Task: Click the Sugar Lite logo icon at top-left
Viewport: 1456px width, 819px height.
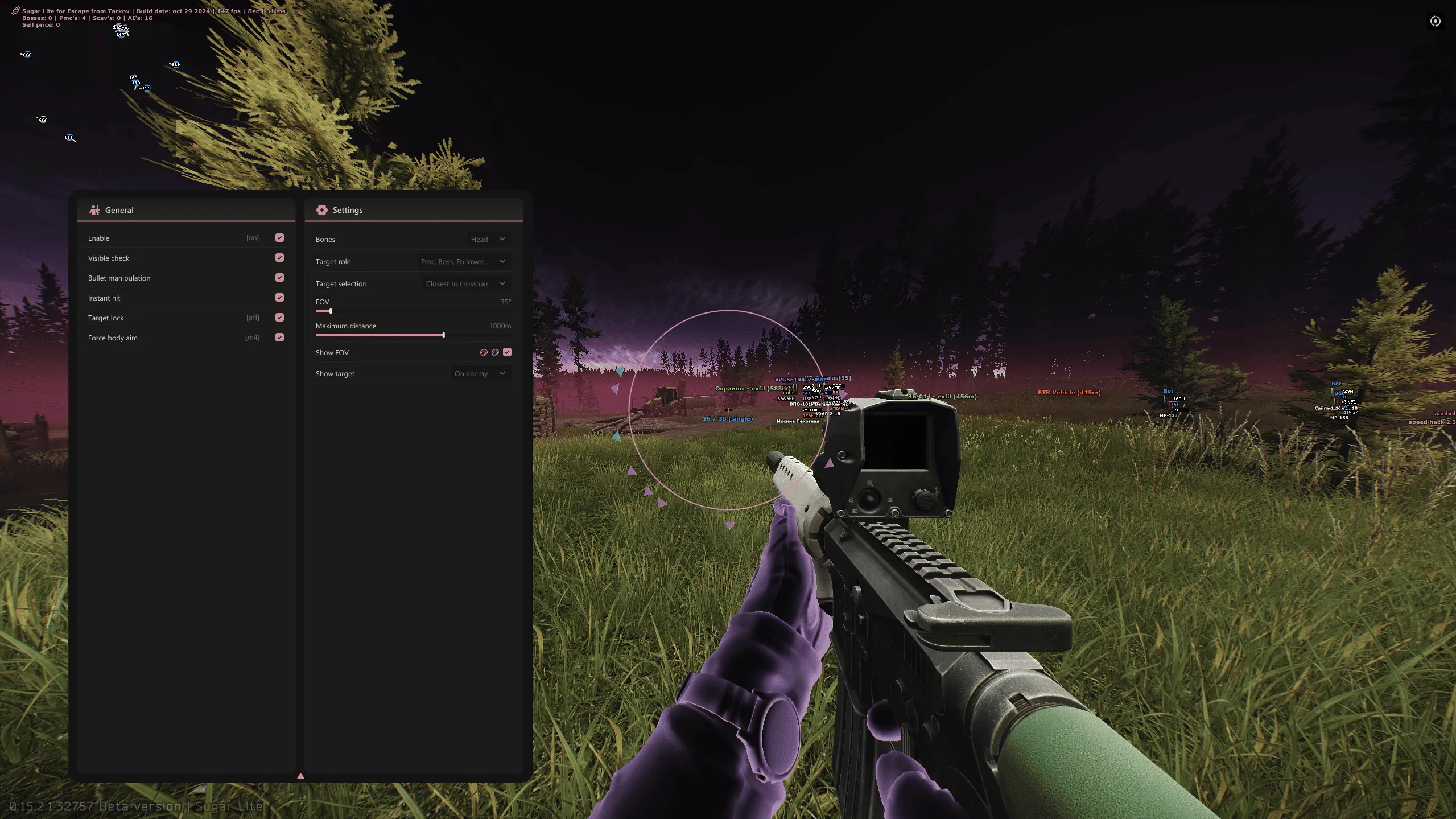Action: click(x=15, y=10)
